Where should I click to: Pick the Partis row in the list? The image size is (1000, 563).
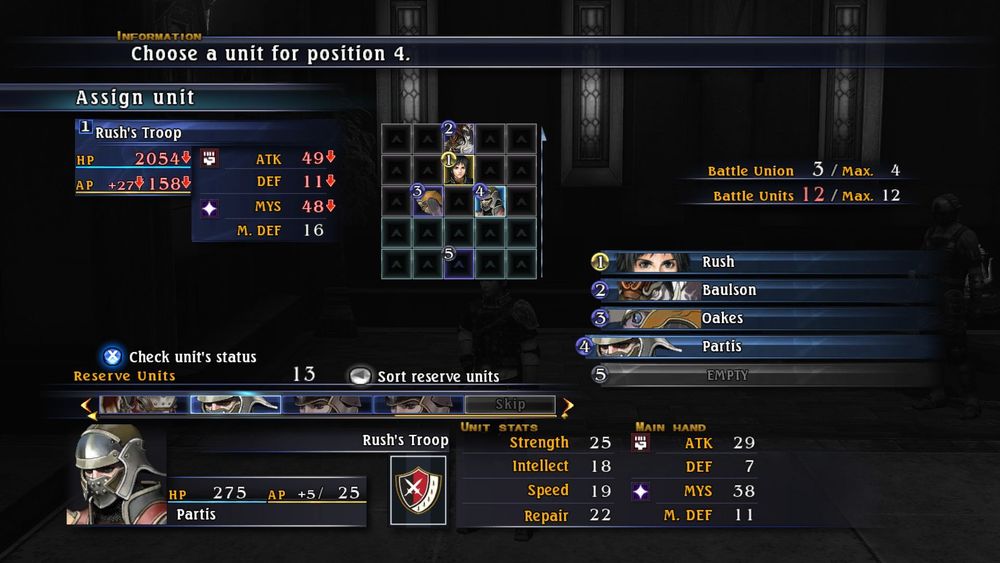pos(722,346)
